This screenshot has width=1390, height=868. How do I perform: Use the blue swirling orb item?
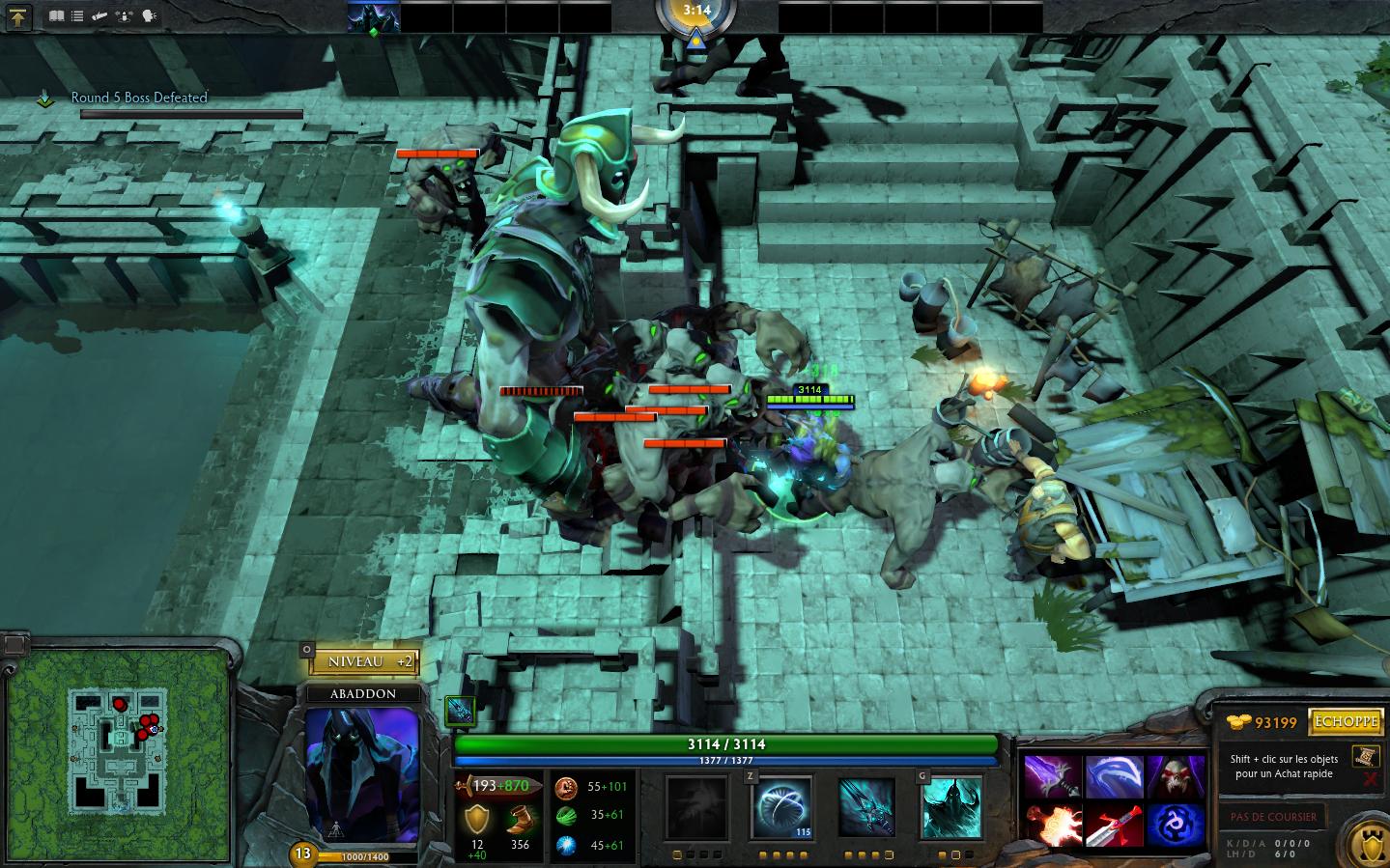click(1176, 826)
